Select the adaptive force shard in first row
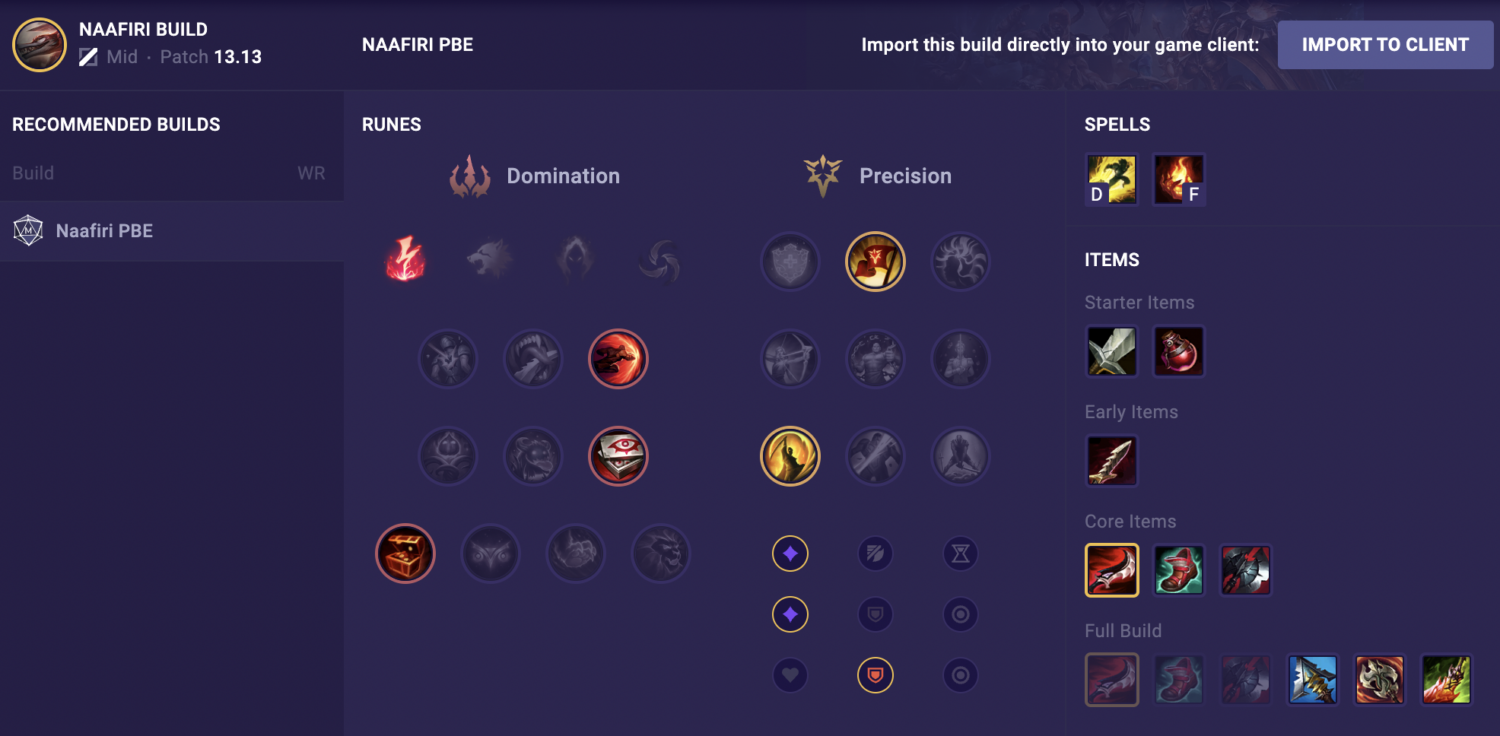 click(790, 553)
